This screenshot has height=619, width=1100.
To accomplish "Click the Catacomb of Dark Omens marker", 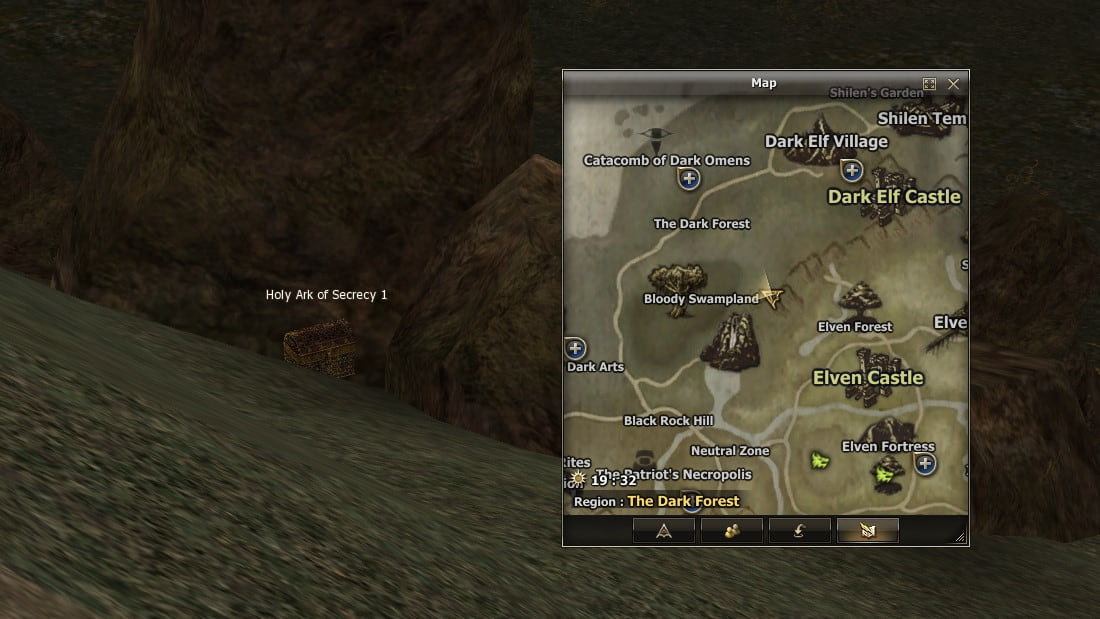I will tap(688, 179).
